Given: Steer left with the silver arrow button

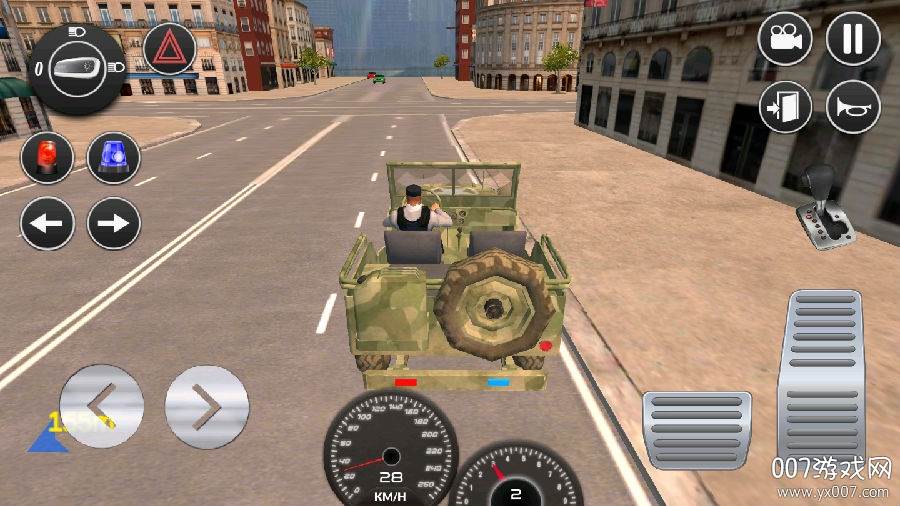Looking at the screenshot, I should (102, 407).
